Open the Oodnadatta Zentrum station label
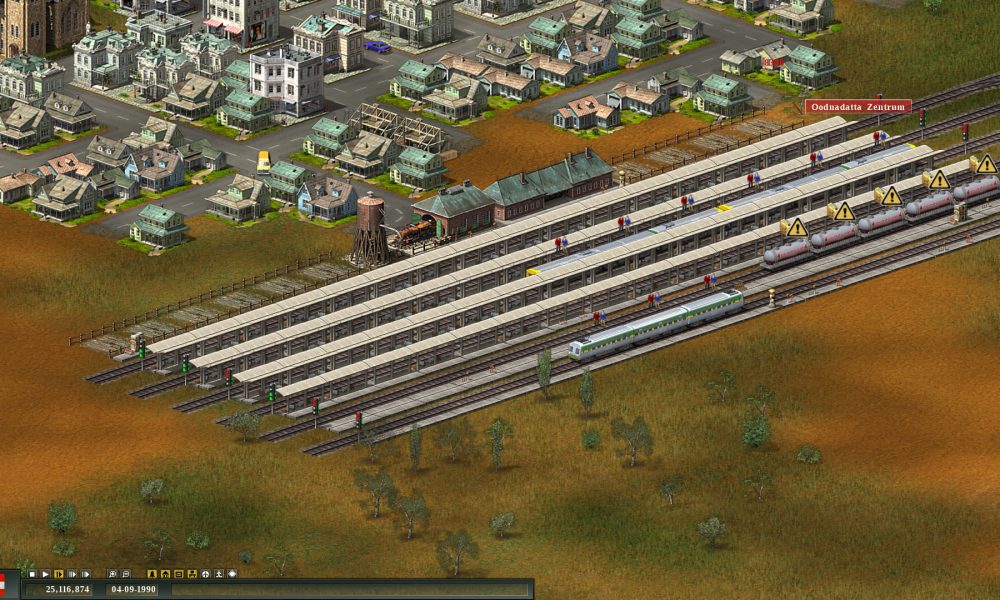This screenshot has width=1000, height=600. (x=858, y=106)
